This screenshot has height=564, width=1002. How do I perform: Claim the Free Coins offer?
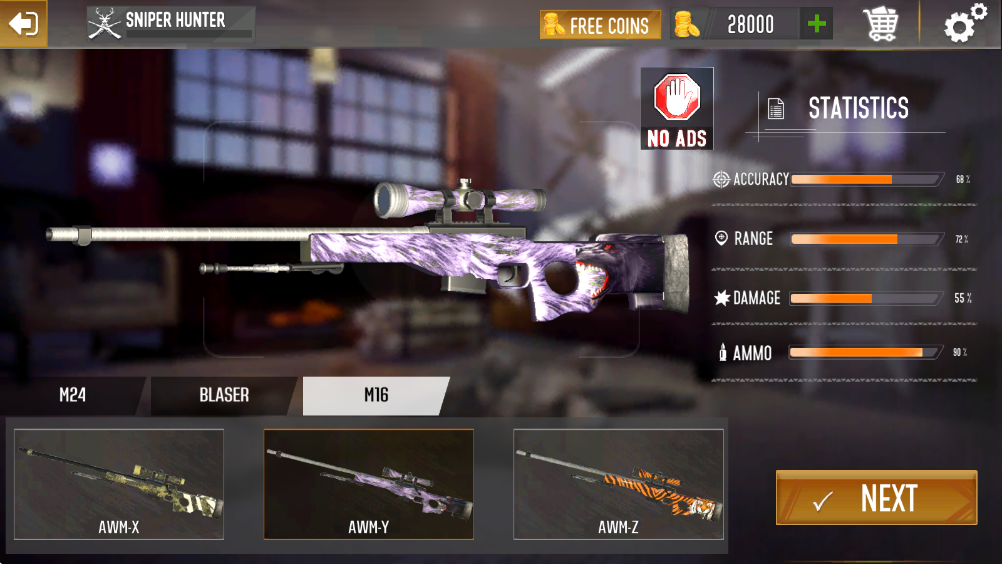point(600,25)
